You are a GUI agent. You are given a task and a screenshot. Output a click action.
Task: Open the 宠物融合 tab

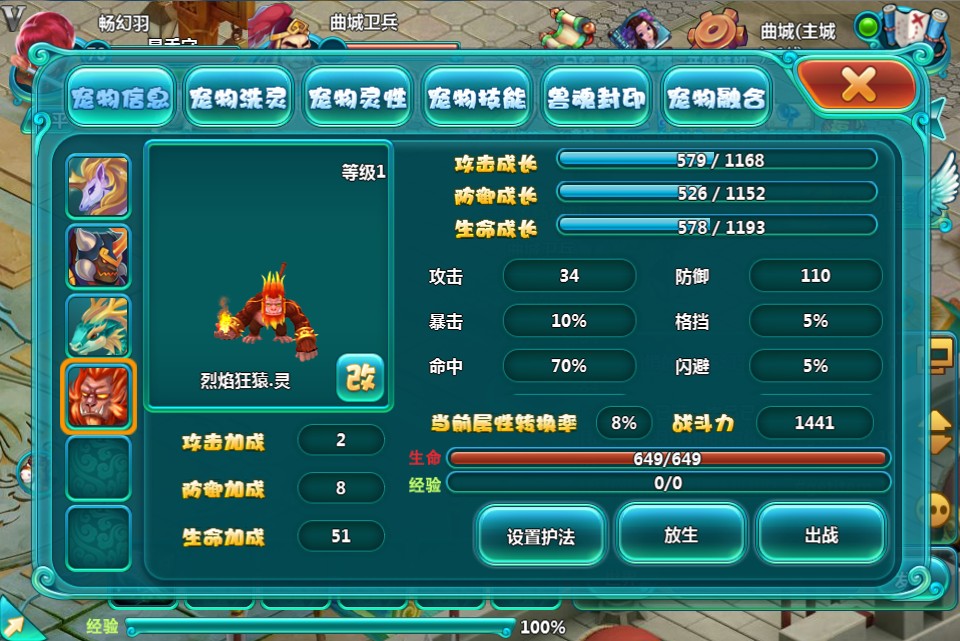pos(716,98)
